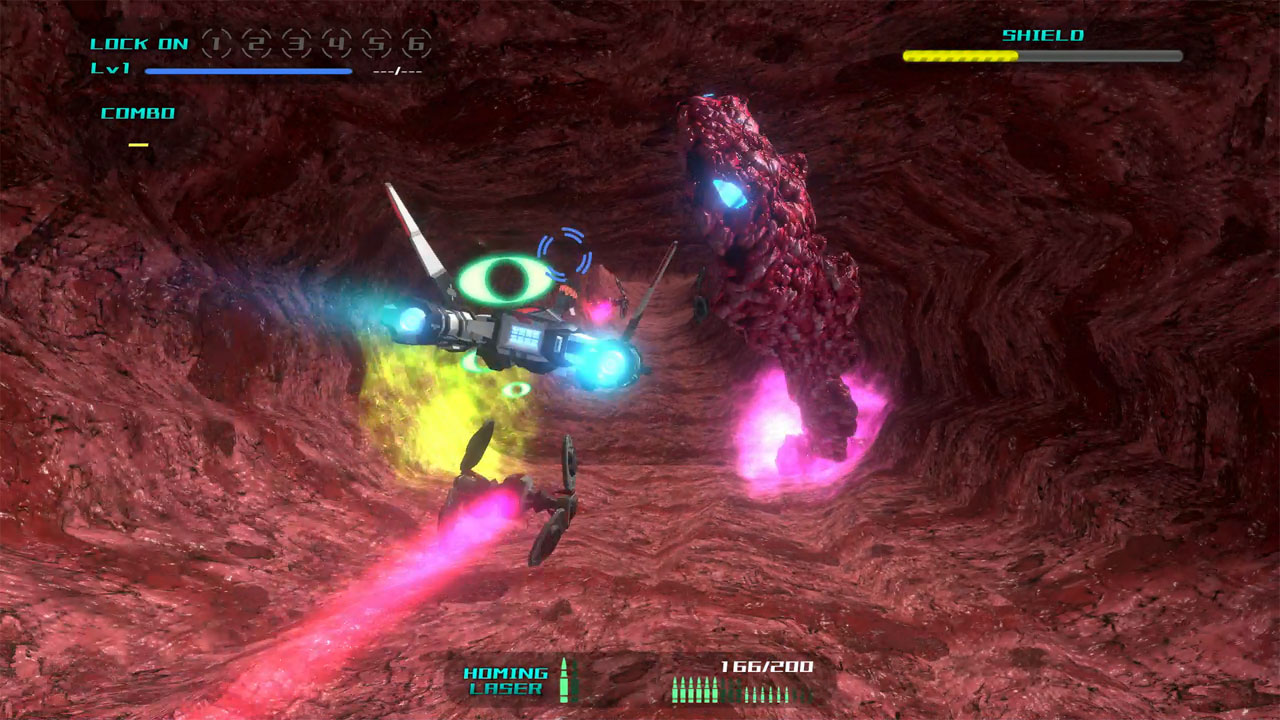This screenshot has height=720, width=1280.
Task: Select lock-on slot 1 indicator
Action: click(215, 44)
